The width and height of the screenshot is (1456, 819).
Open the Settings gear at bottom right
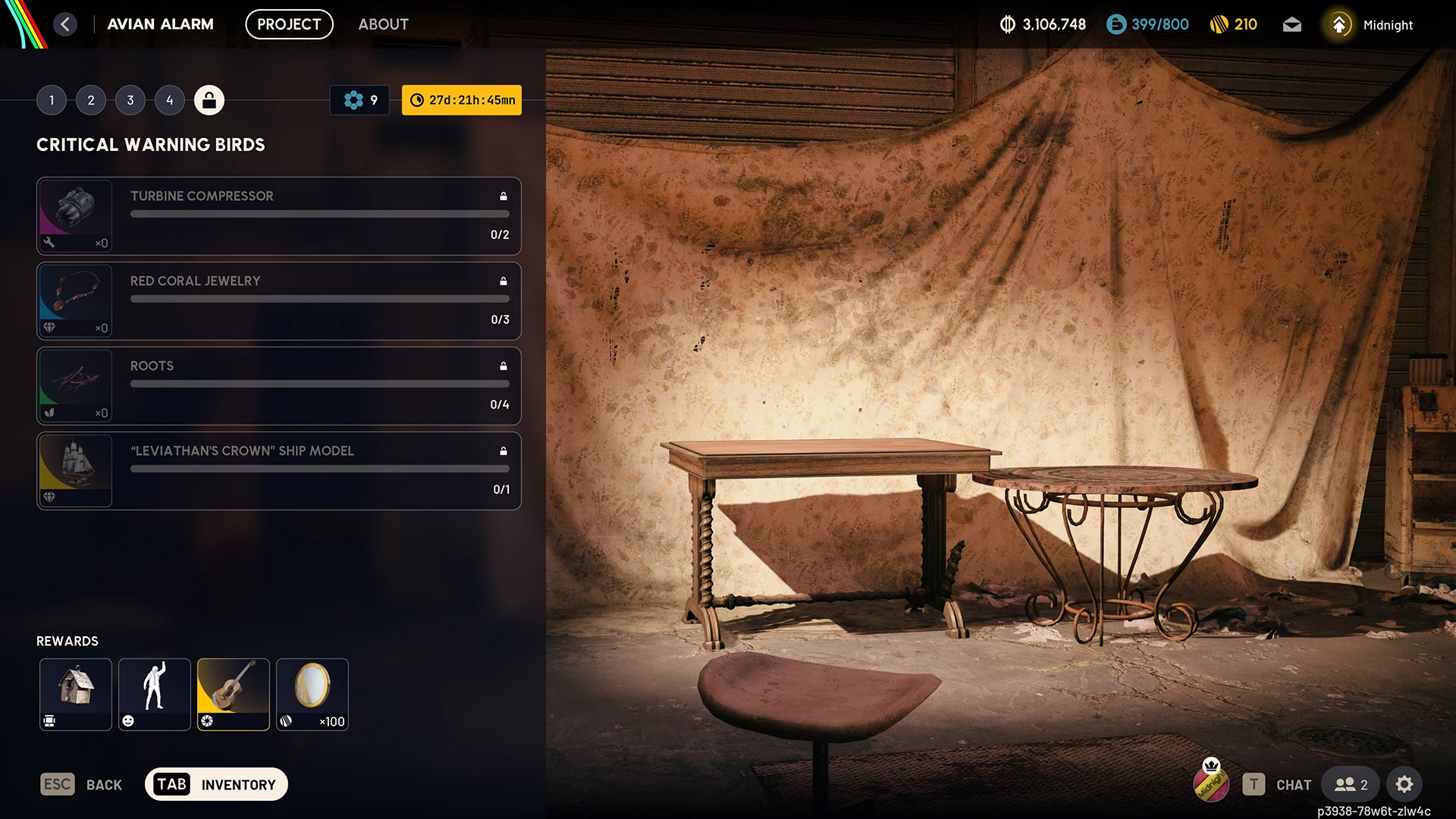(x=1405, y=784)
